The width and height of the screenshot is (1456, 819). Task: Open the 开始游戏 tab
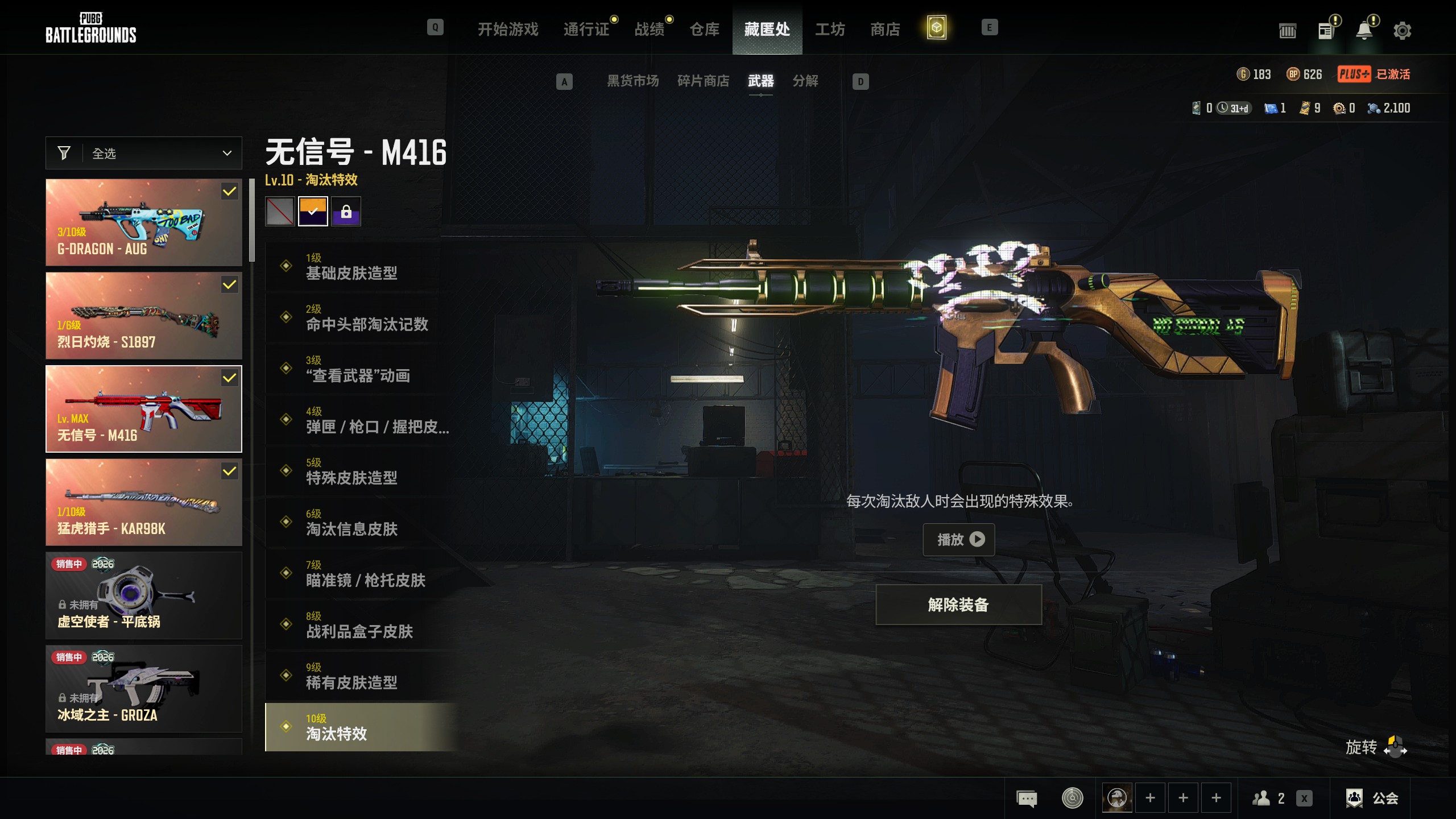[x=507, y=29]
